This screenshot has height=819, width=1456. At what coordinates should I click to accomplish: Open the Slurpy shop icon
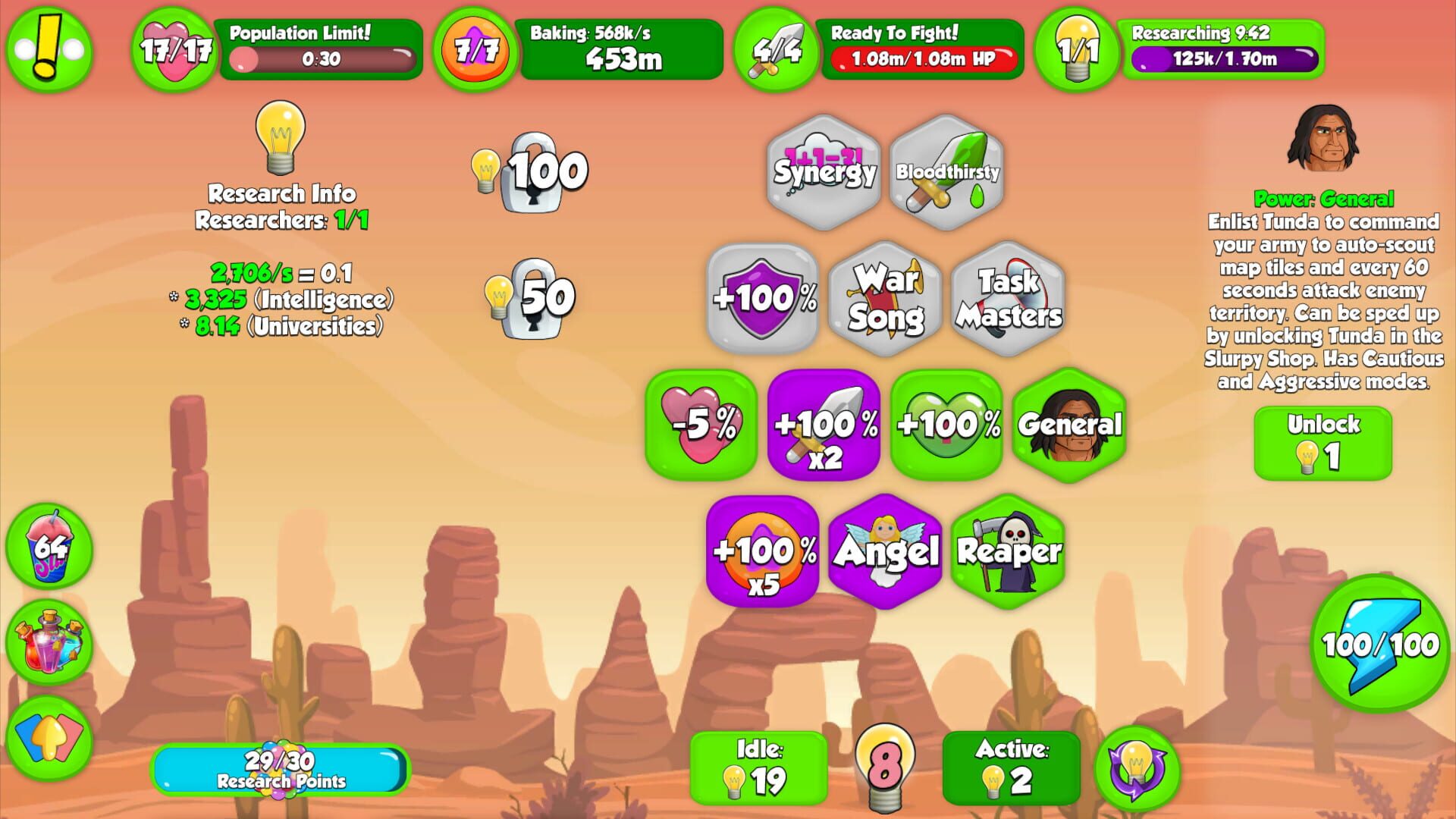point(48,548)
